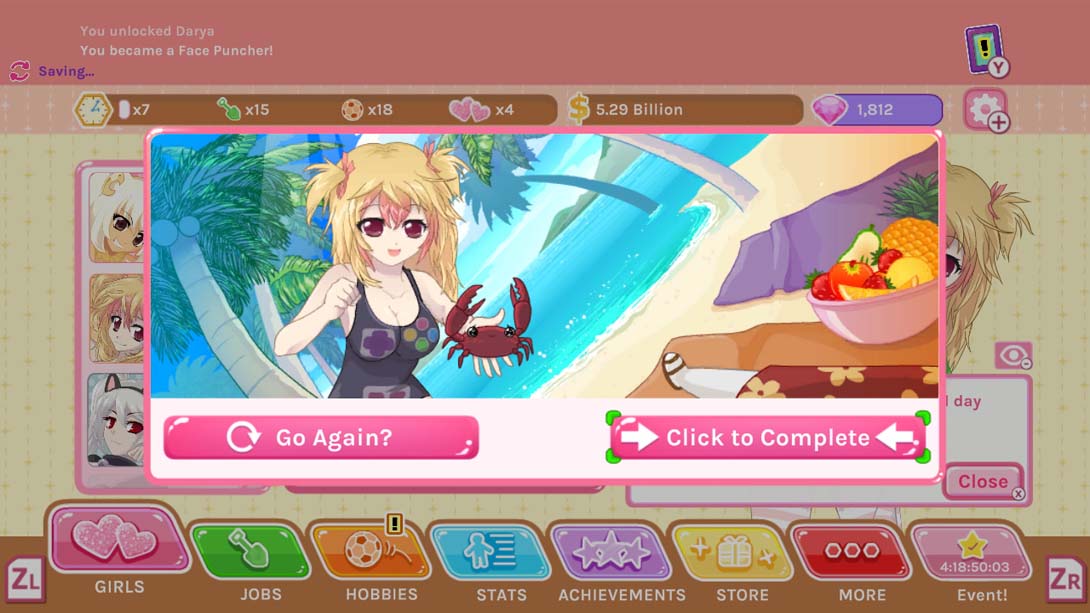Toggle the eye visibility icon
This screenshot has width=1090, height=613.
click(1012, 356)
